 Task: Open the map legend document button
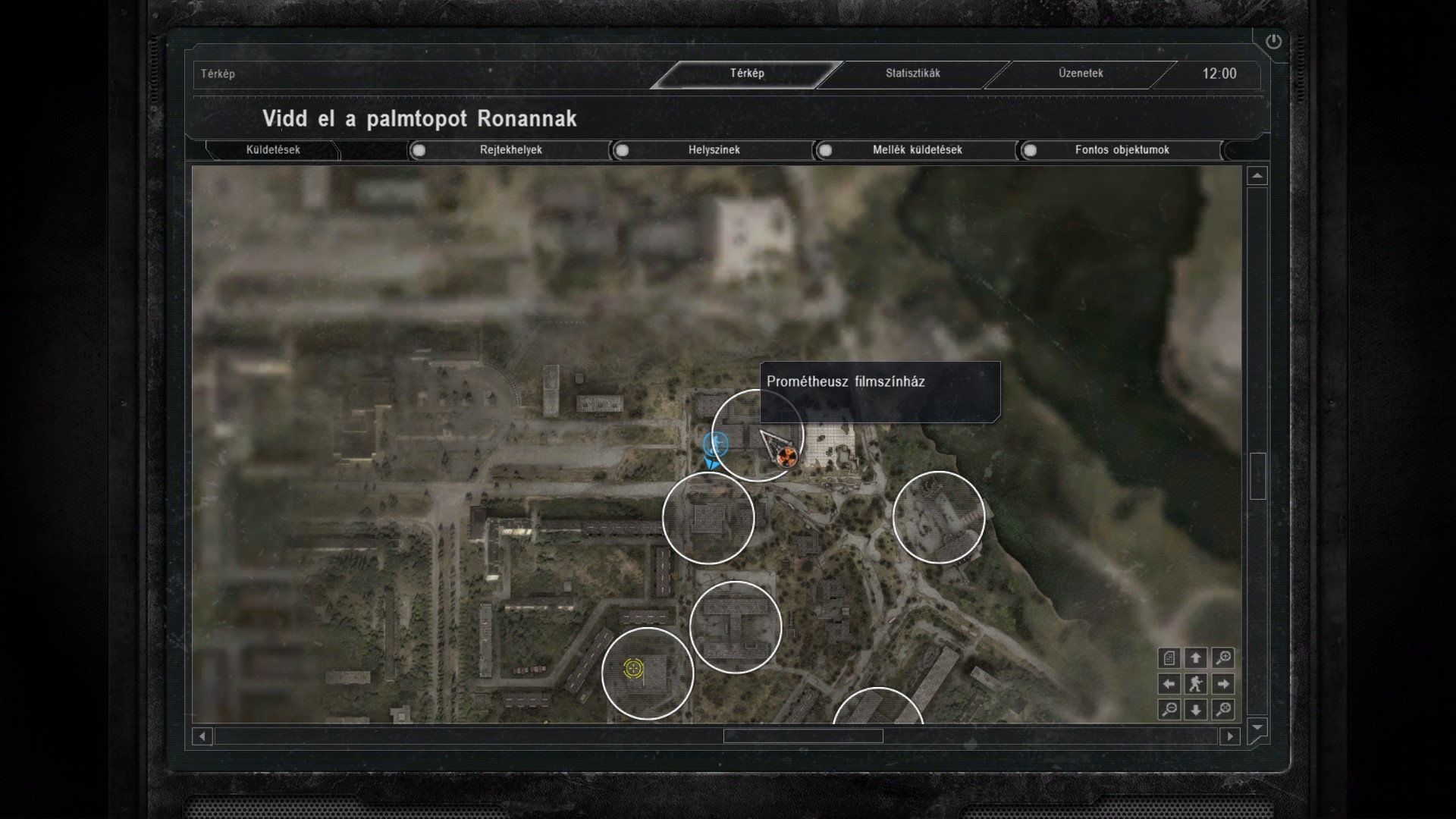pos(1169,658)
